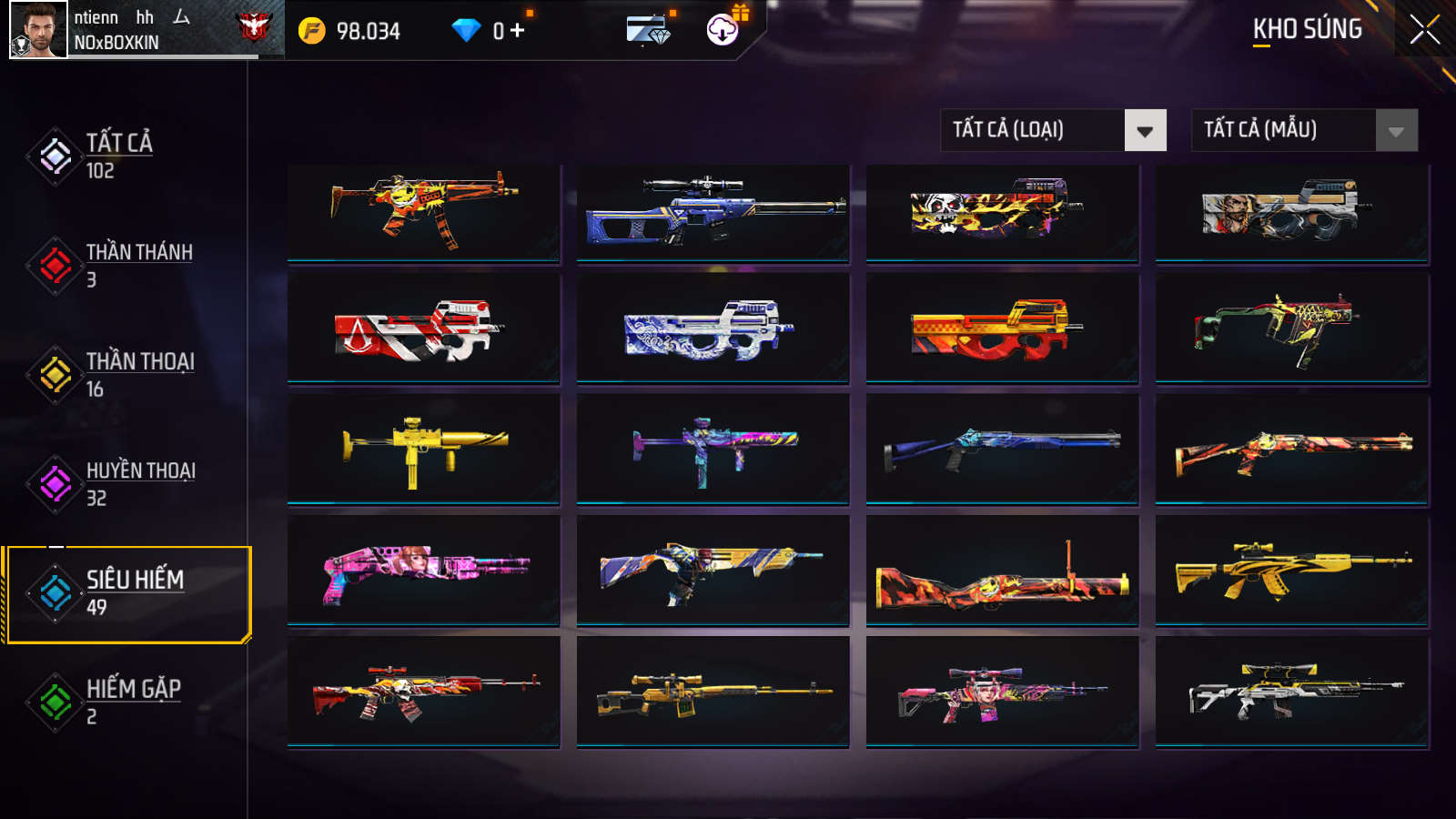Select the blue sniper rifle skin
Viewport: 1456px width, 819px height.
713,214
